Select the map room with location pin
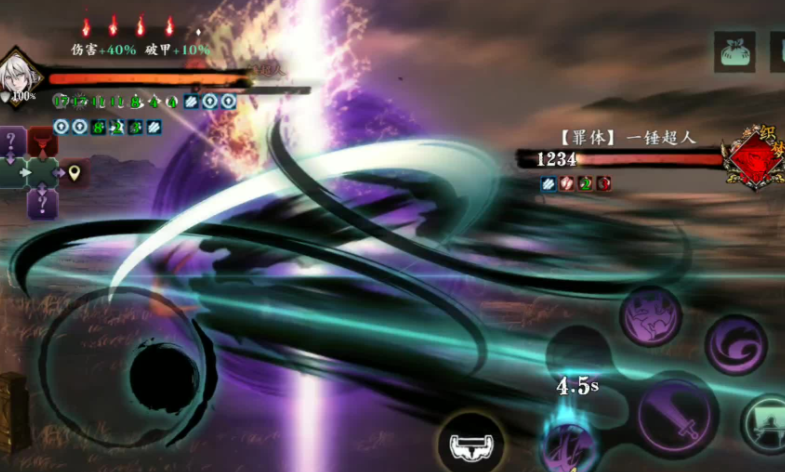The image size is (785, 472). pos(74,173)
